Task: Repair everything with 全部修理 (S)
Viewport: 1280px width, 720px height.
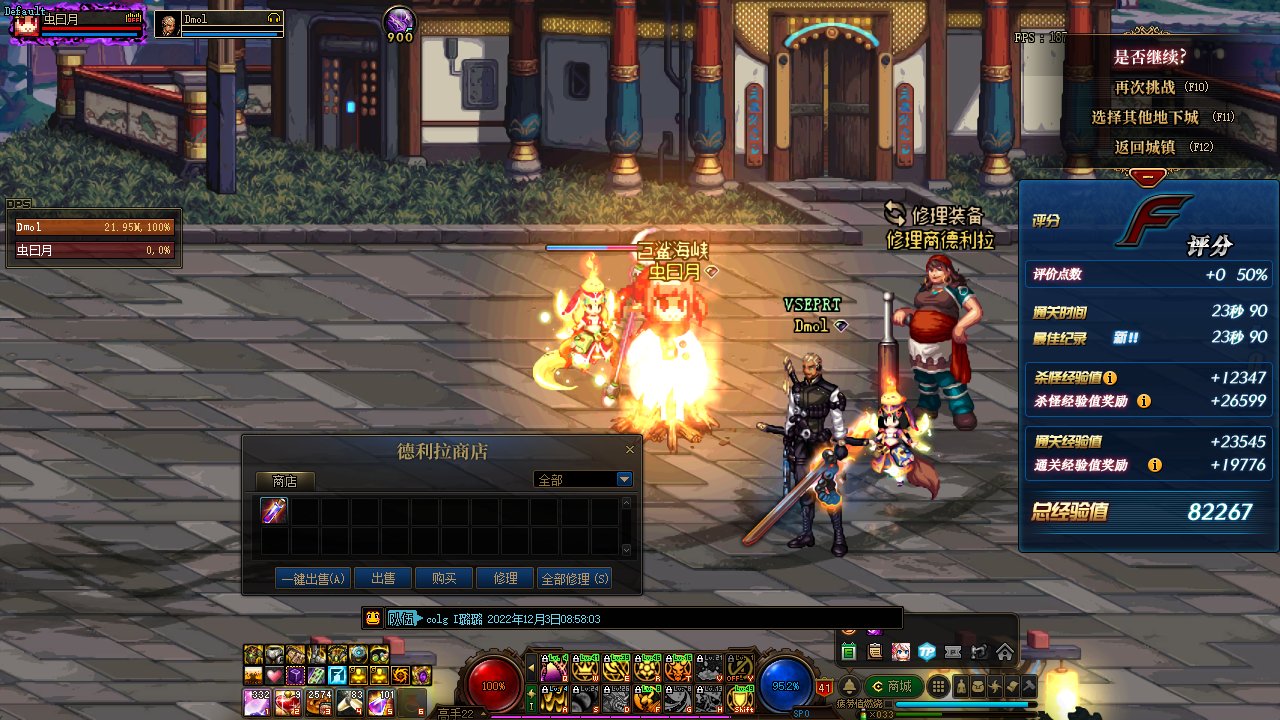Action: tap(574, 578)
